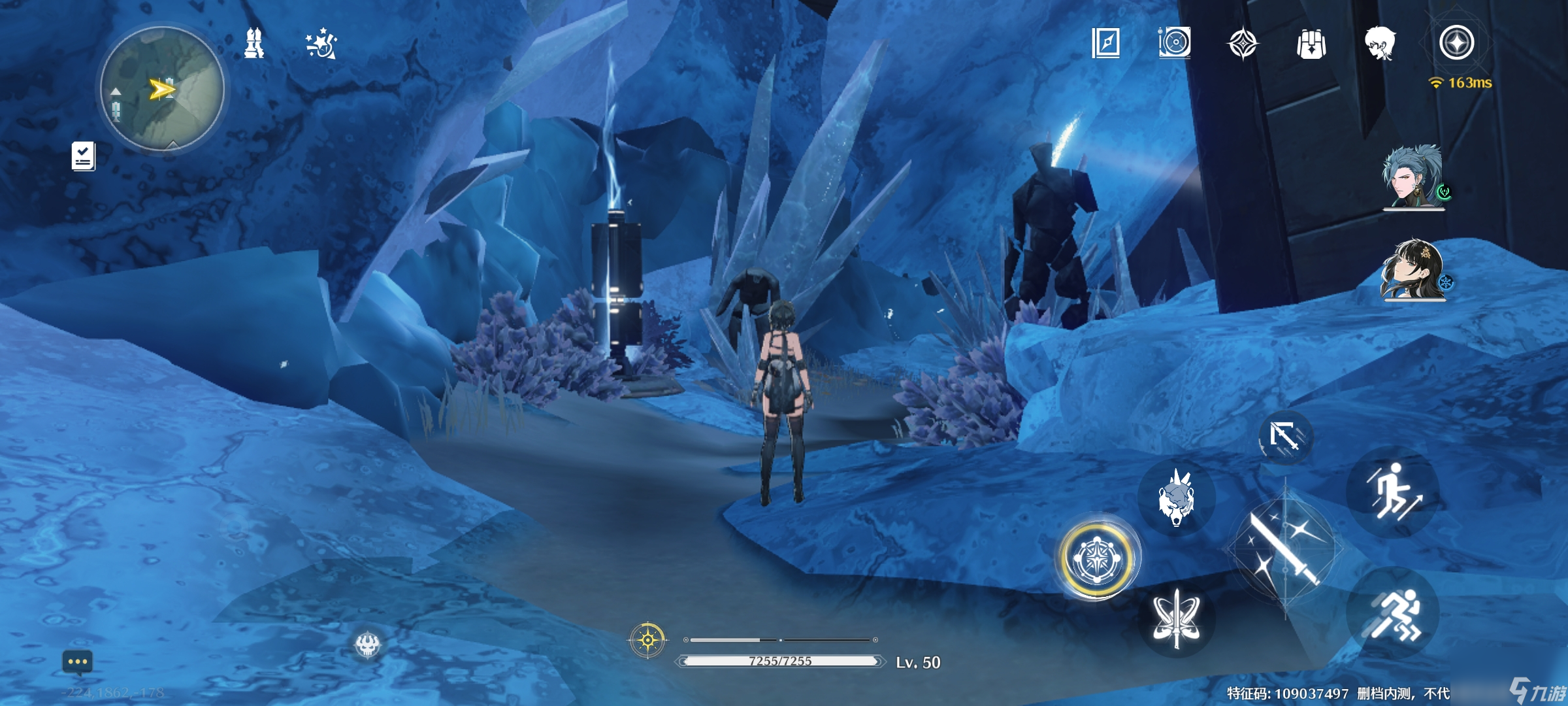Activate the beast head echo skill
This screenshot has width=1568, height=706.
(x=1176, y=498)
